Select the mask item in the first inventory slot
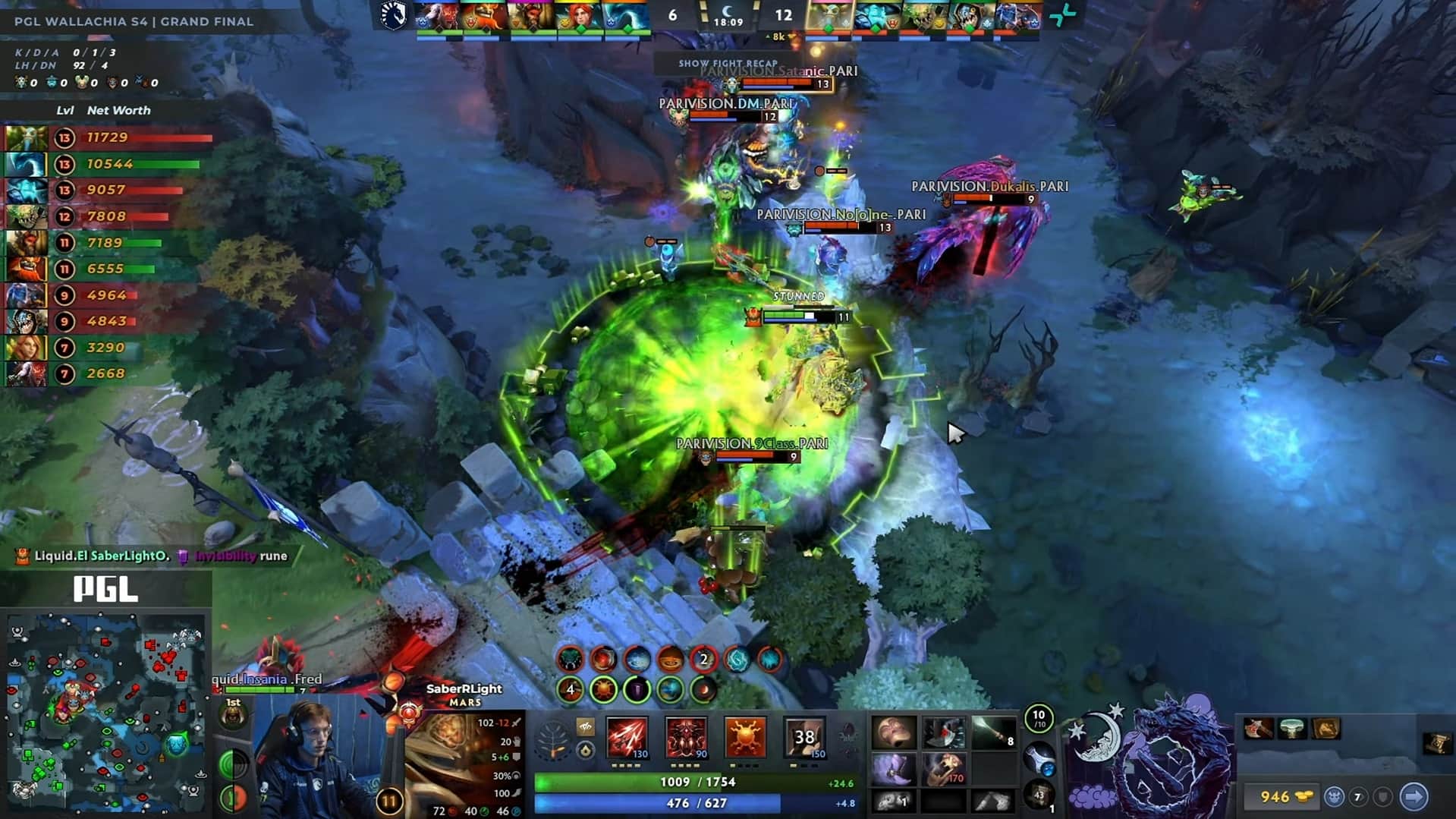This screenshot has height=819, width=1456. click(x=893, y=732)
